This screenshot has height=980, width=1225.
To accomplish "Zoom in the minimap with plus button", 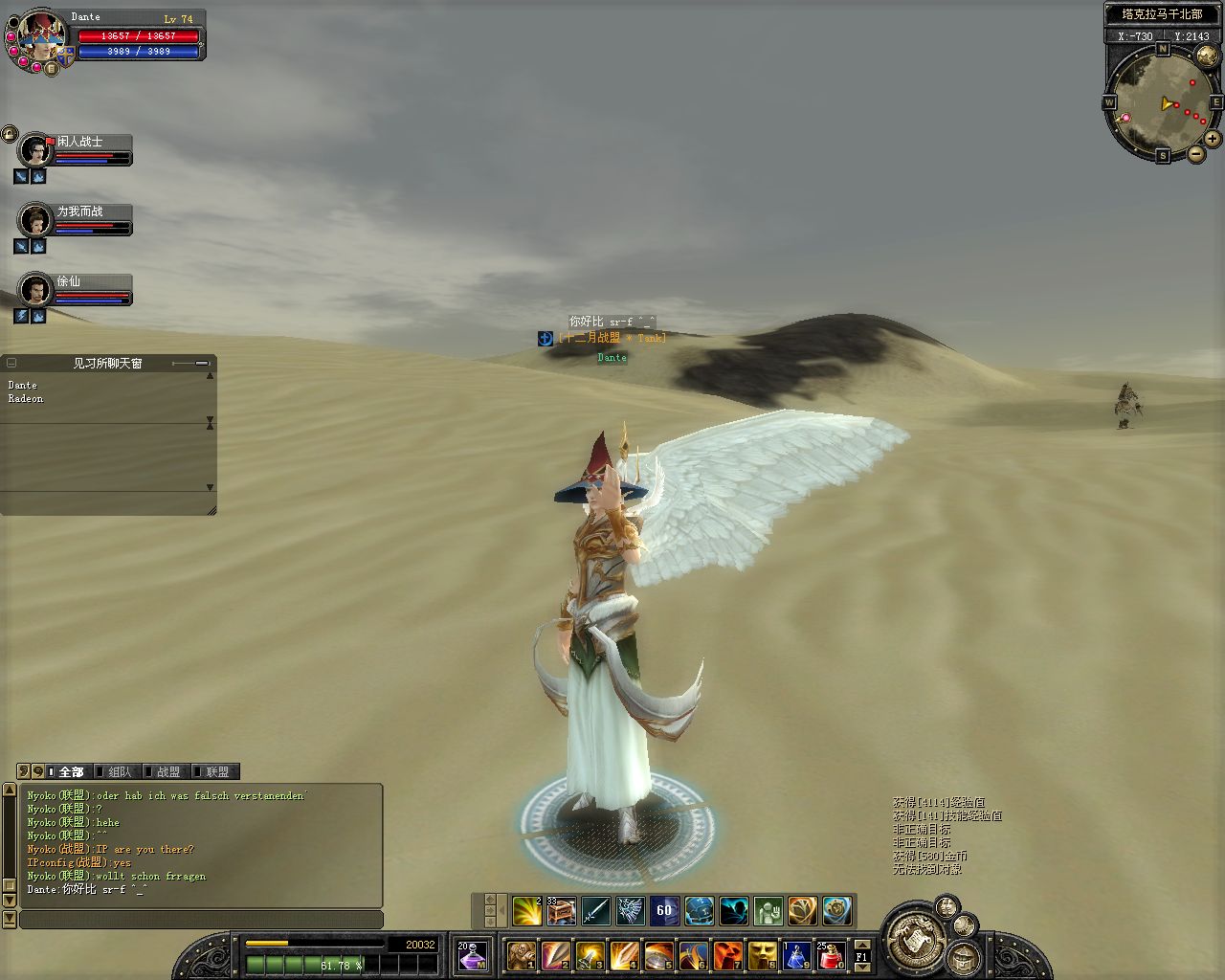I will (x=1212, y=139).
